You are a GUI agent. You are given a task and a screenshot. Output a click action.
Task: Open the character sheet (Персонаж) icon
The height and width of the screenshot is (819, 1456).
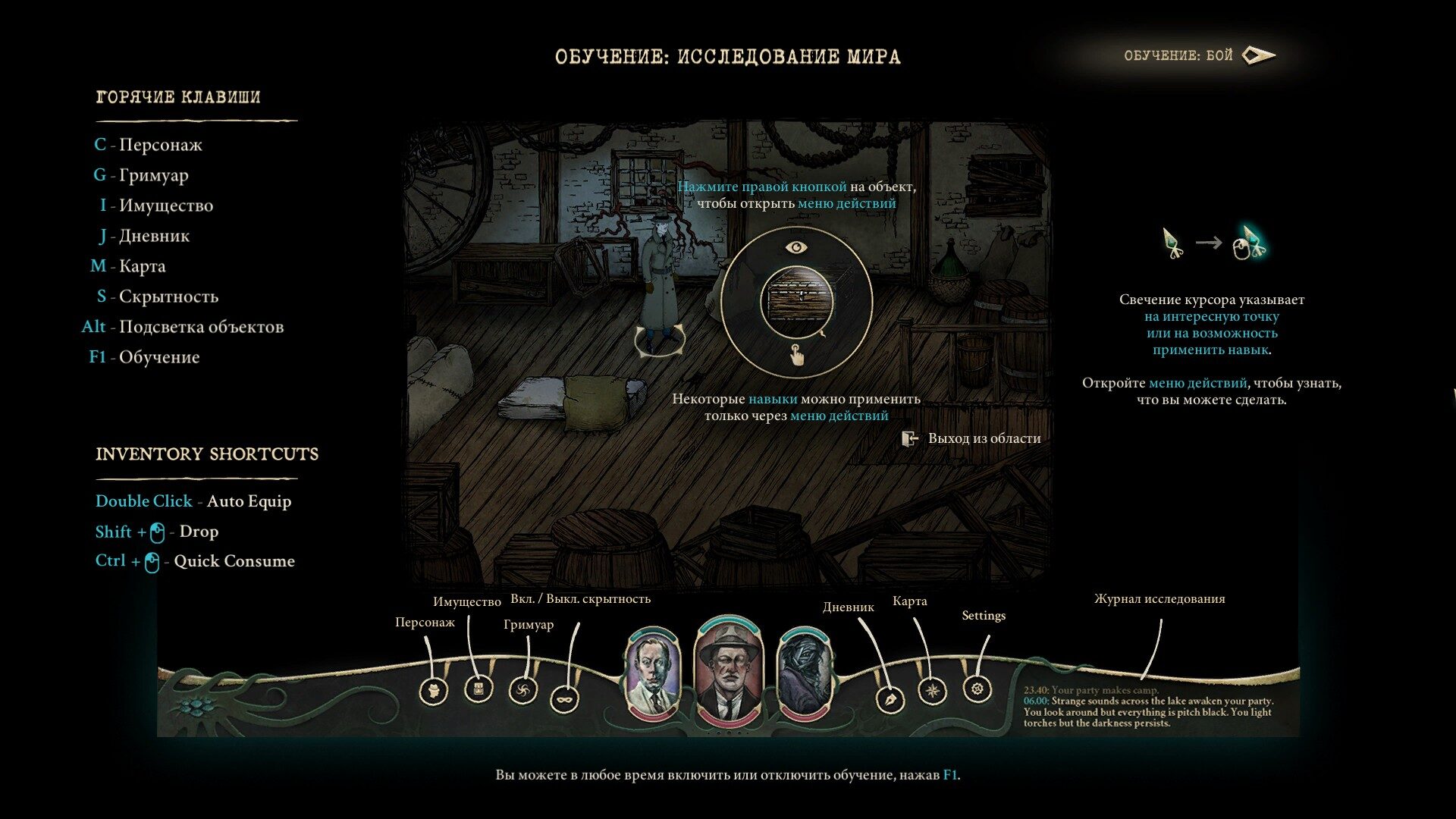434,691
